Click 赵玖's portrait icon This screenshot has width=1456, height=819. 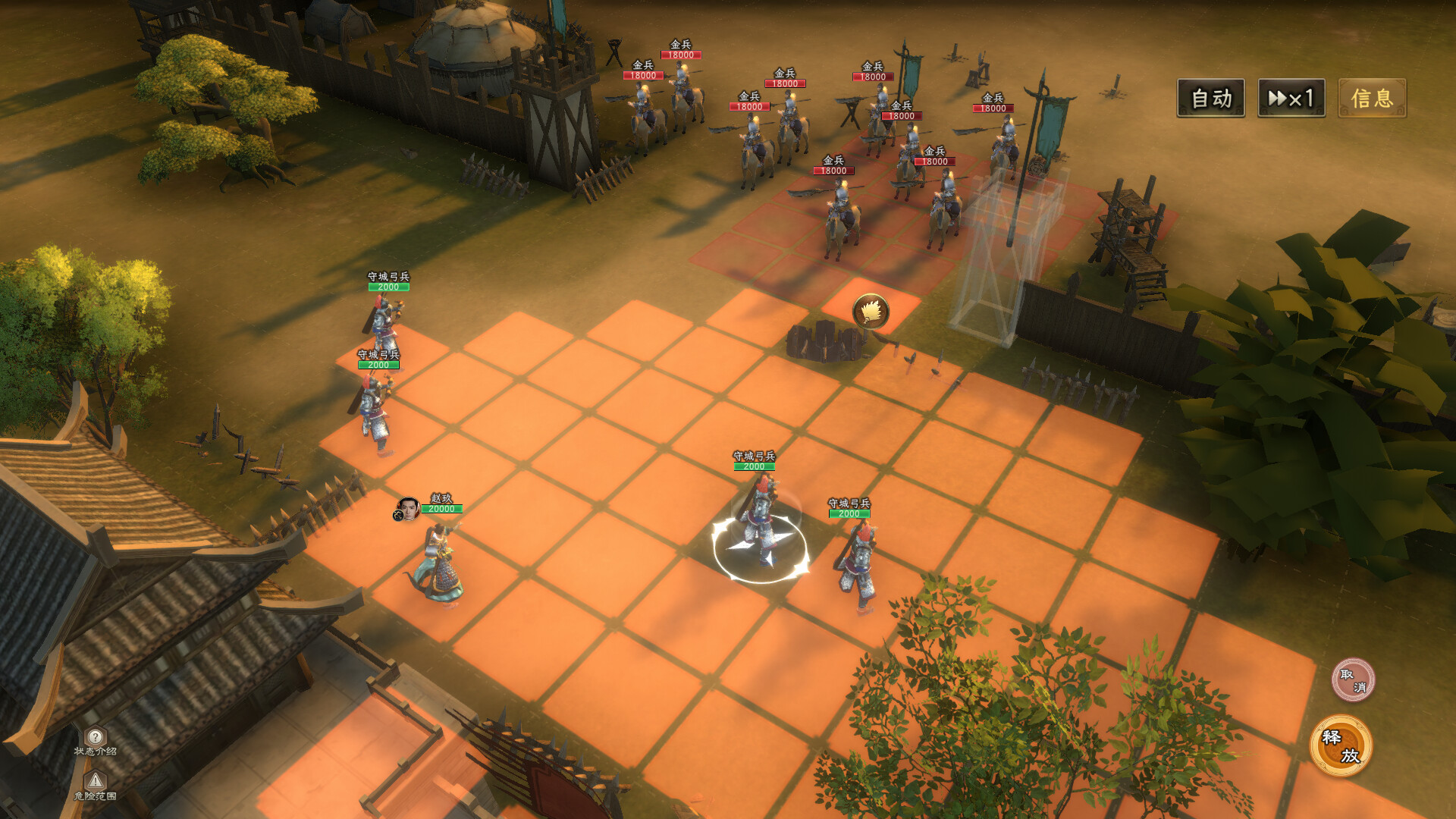click(x=408, y=509)
